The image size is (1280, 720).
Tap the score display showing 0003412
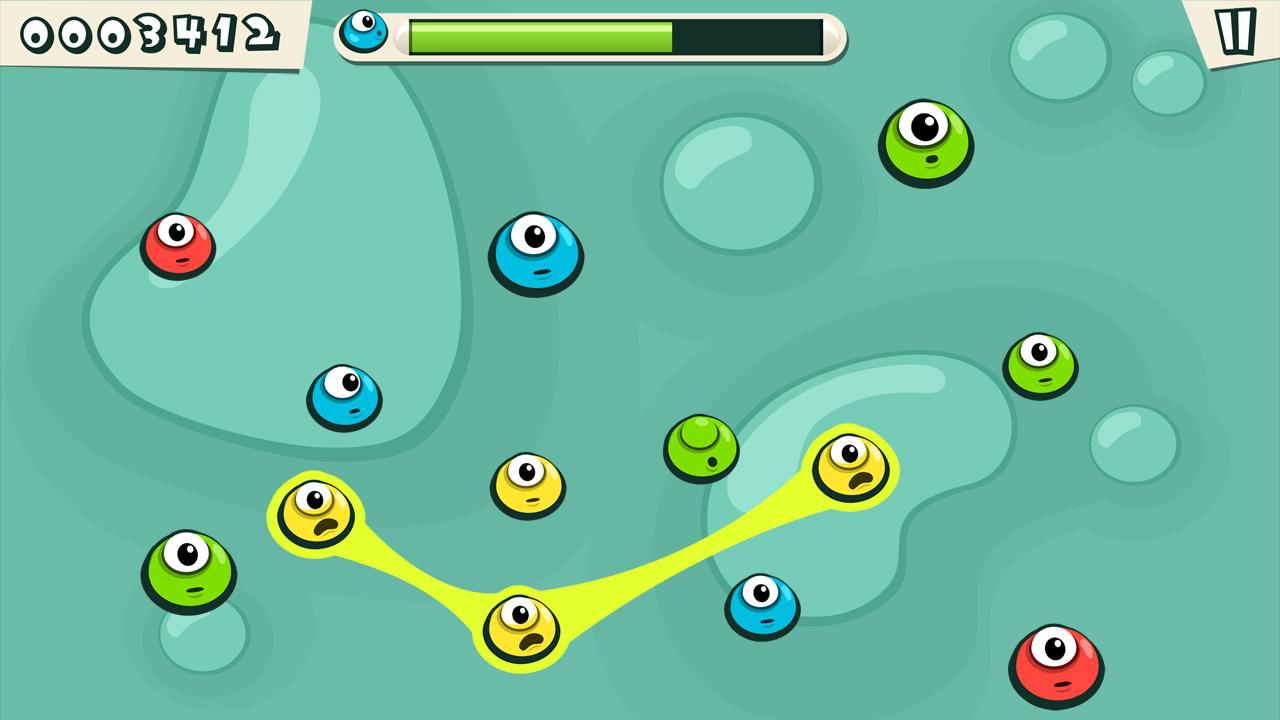[x=148, y=31]
